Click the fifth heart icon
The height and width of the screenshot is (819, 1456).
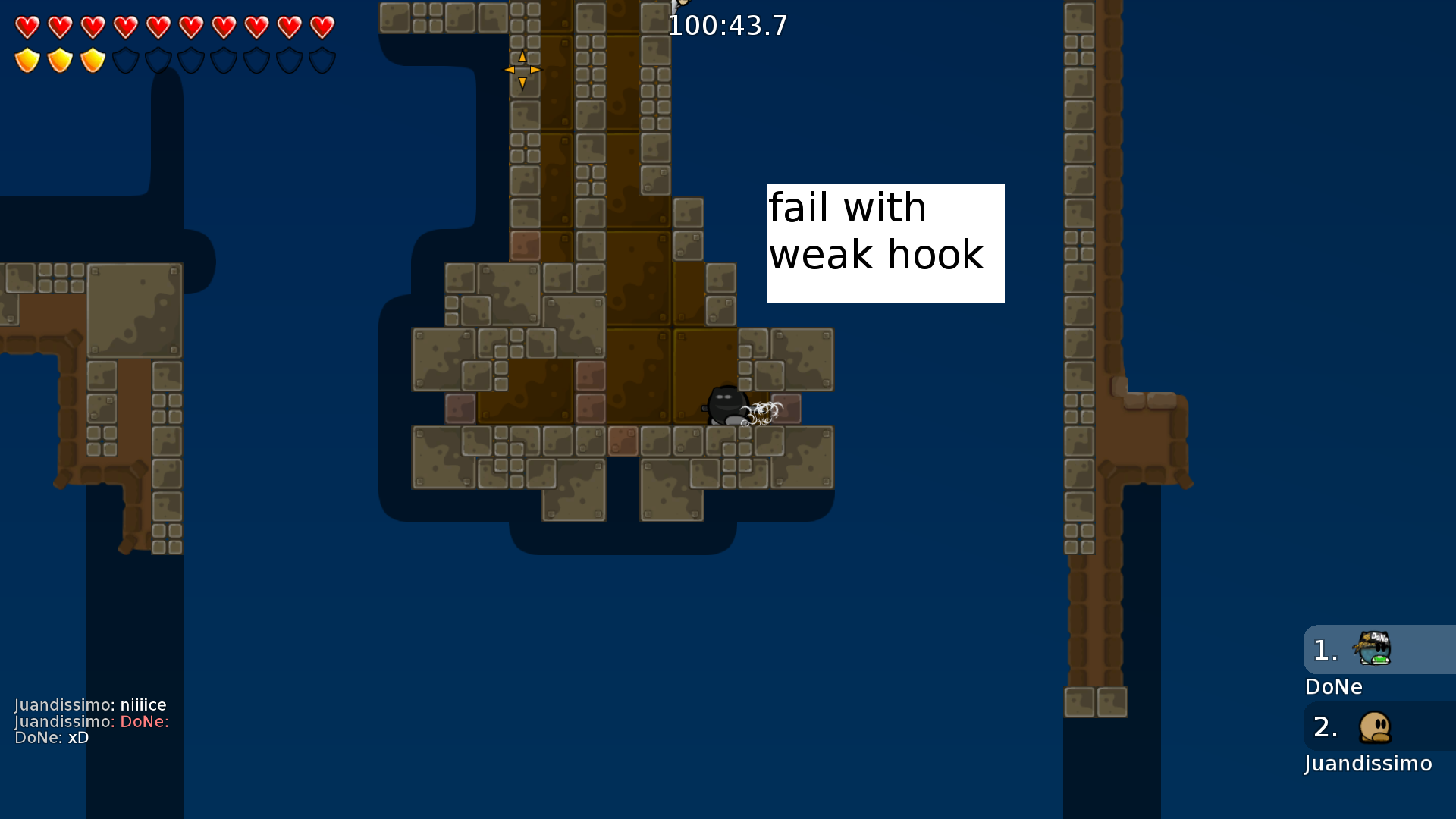(158, 27)
